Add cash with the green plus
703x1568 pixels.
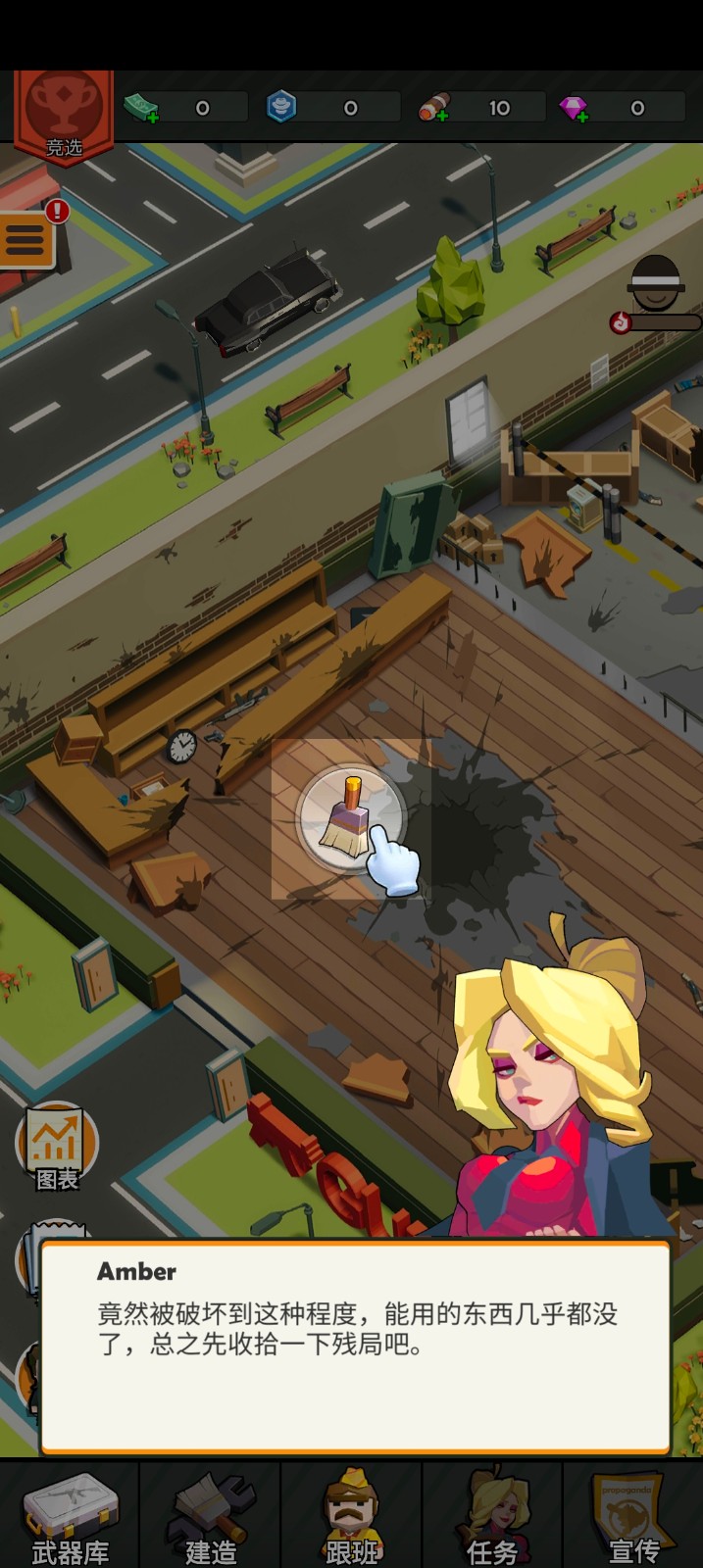click(x=142, y=108)
